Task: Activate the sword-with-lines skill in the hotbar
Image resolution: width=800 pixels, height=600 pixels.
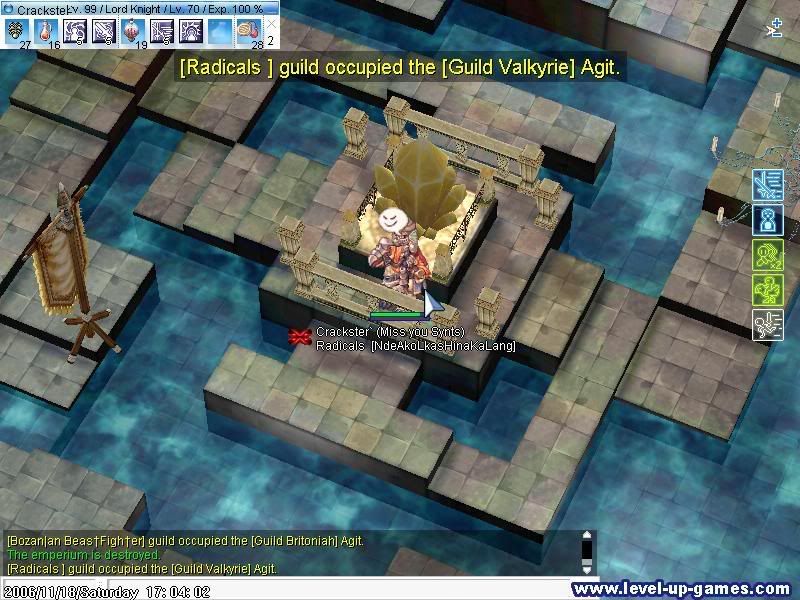Action: click(x=162, y=31)
